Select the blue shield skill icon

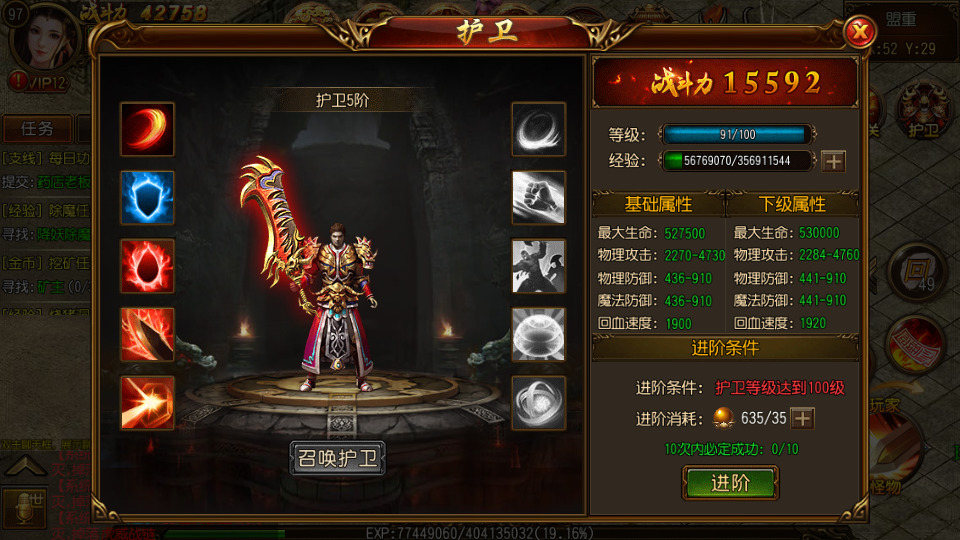147,197
